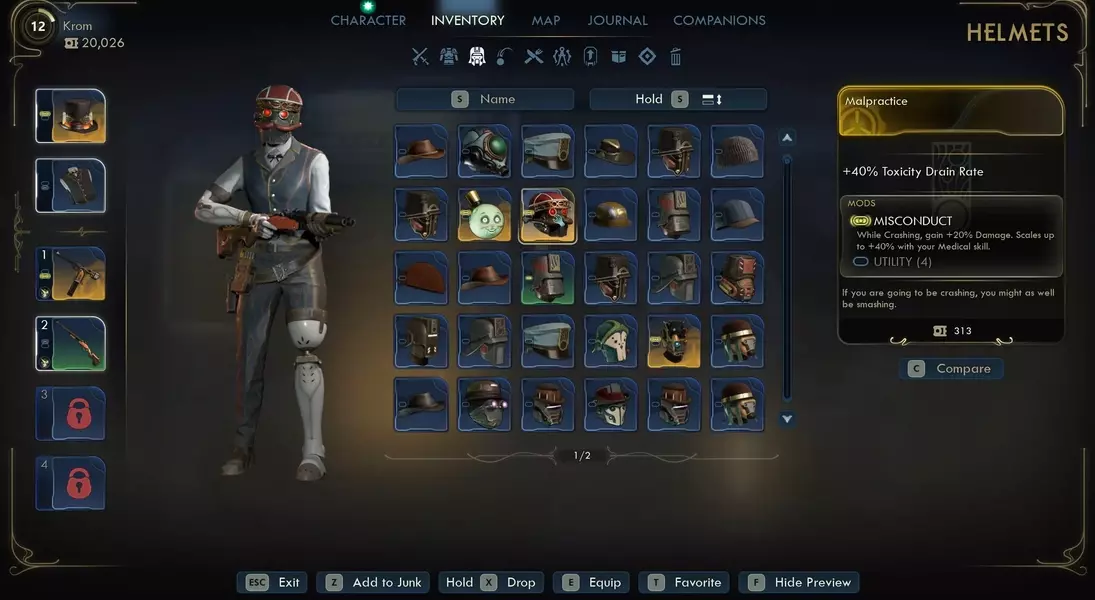Select the equipped top hat slot
Image resolution: width=1095 pixels, height=600 pixels.
pyautogui.click(x=71, y=116)
